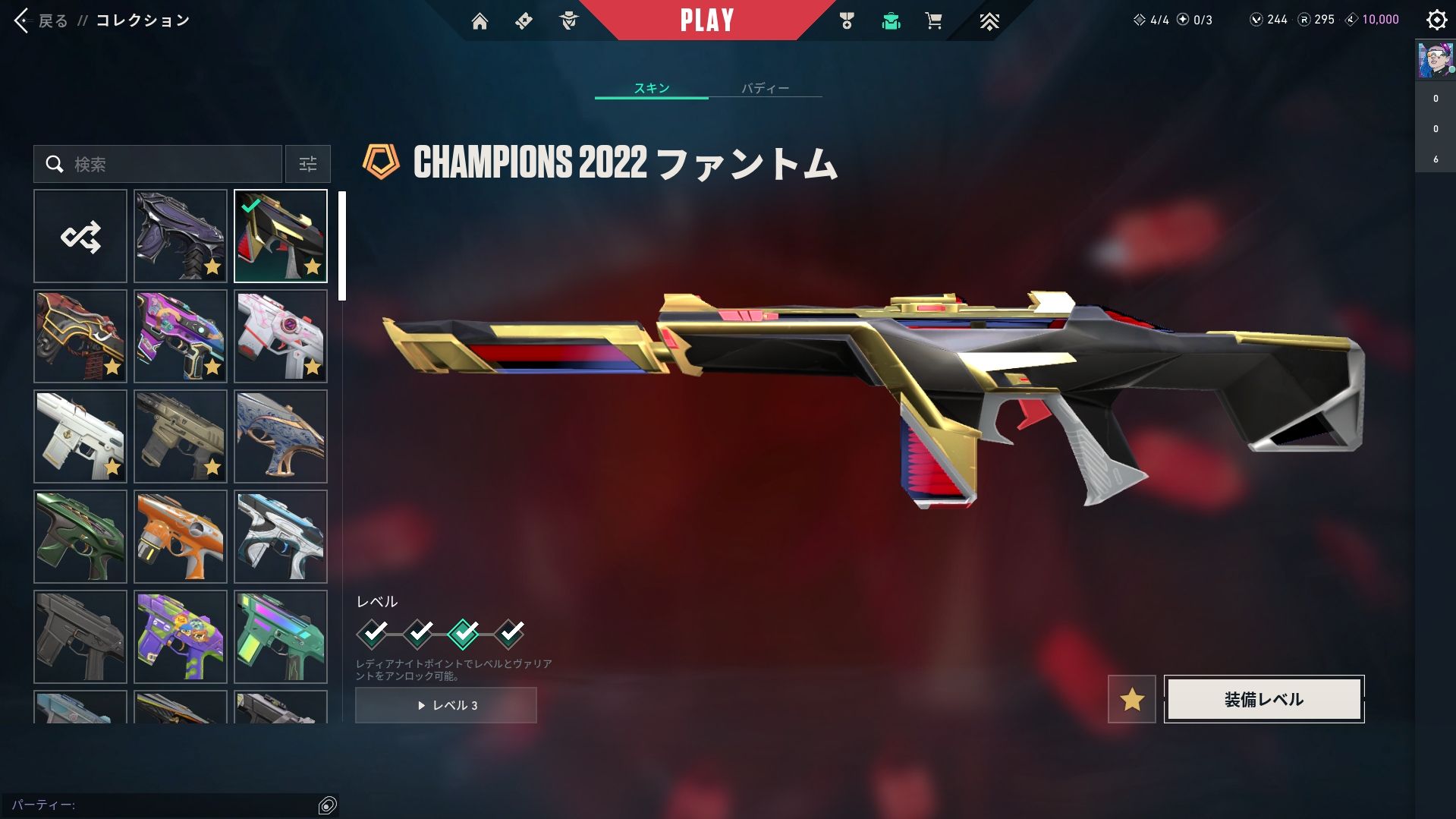Select the highlighted third level checkmark
This screenshot has width=1456, height=819.
tap(464, 633)
